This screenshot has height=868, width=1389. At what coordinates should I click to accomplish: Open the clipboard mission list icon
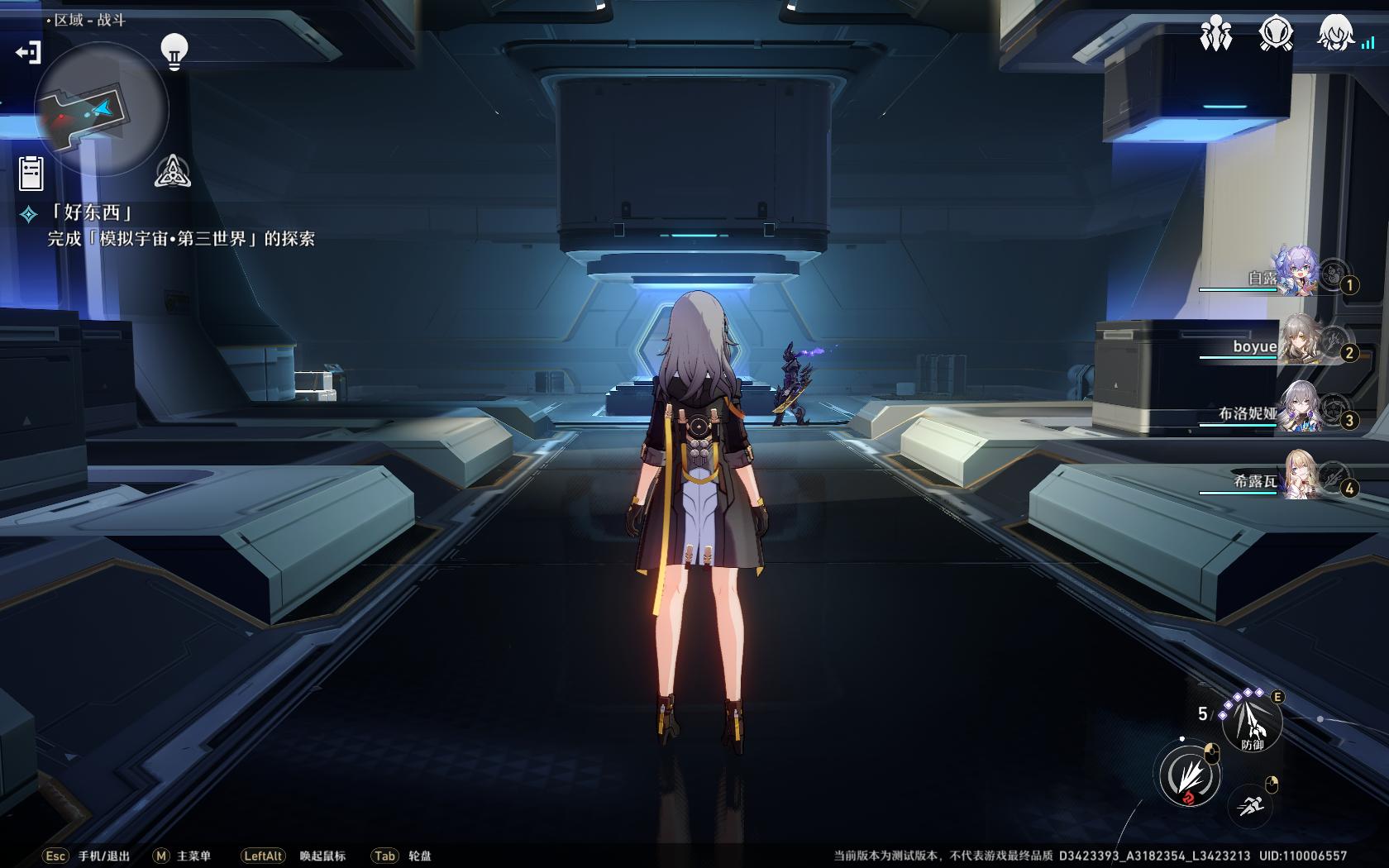31,173
